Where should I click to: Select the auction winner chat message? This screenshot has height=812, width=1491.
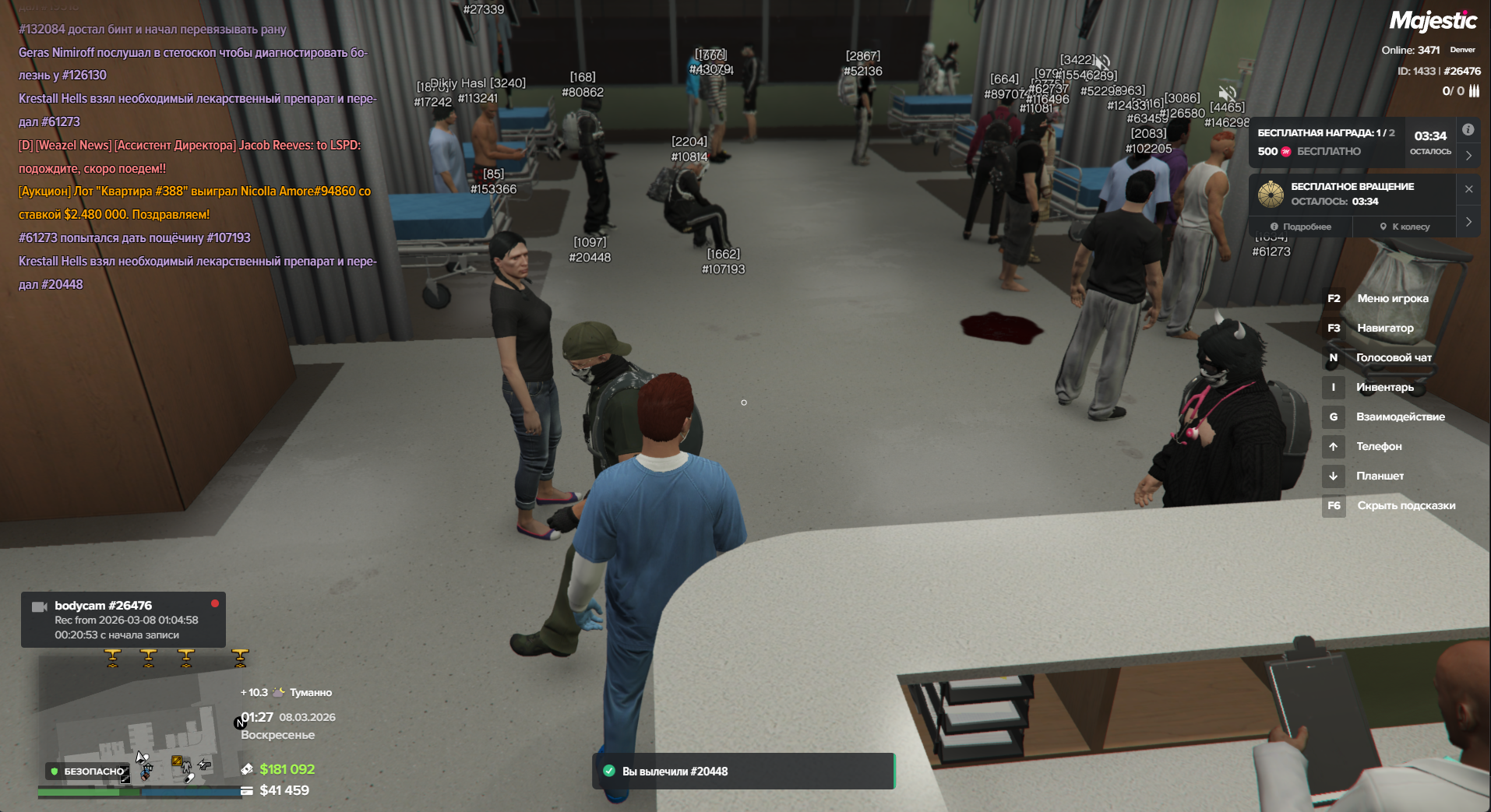(x=195, y=202)
